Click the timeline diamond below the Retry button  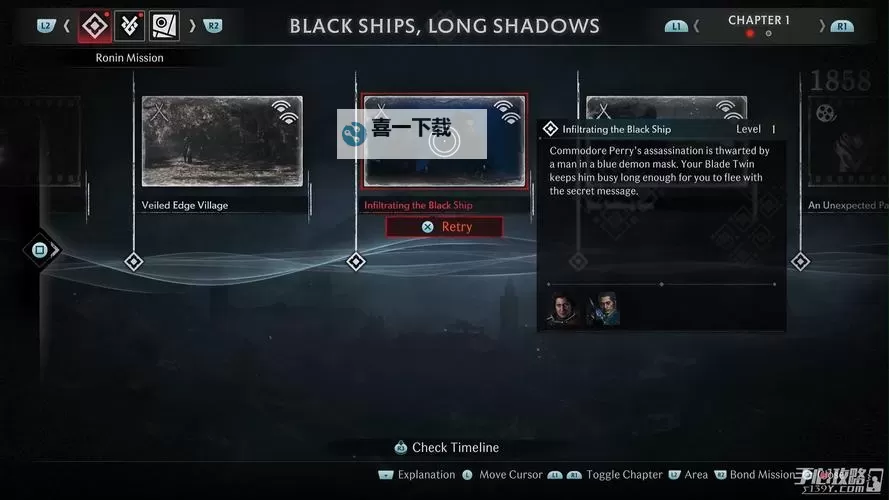356,262
